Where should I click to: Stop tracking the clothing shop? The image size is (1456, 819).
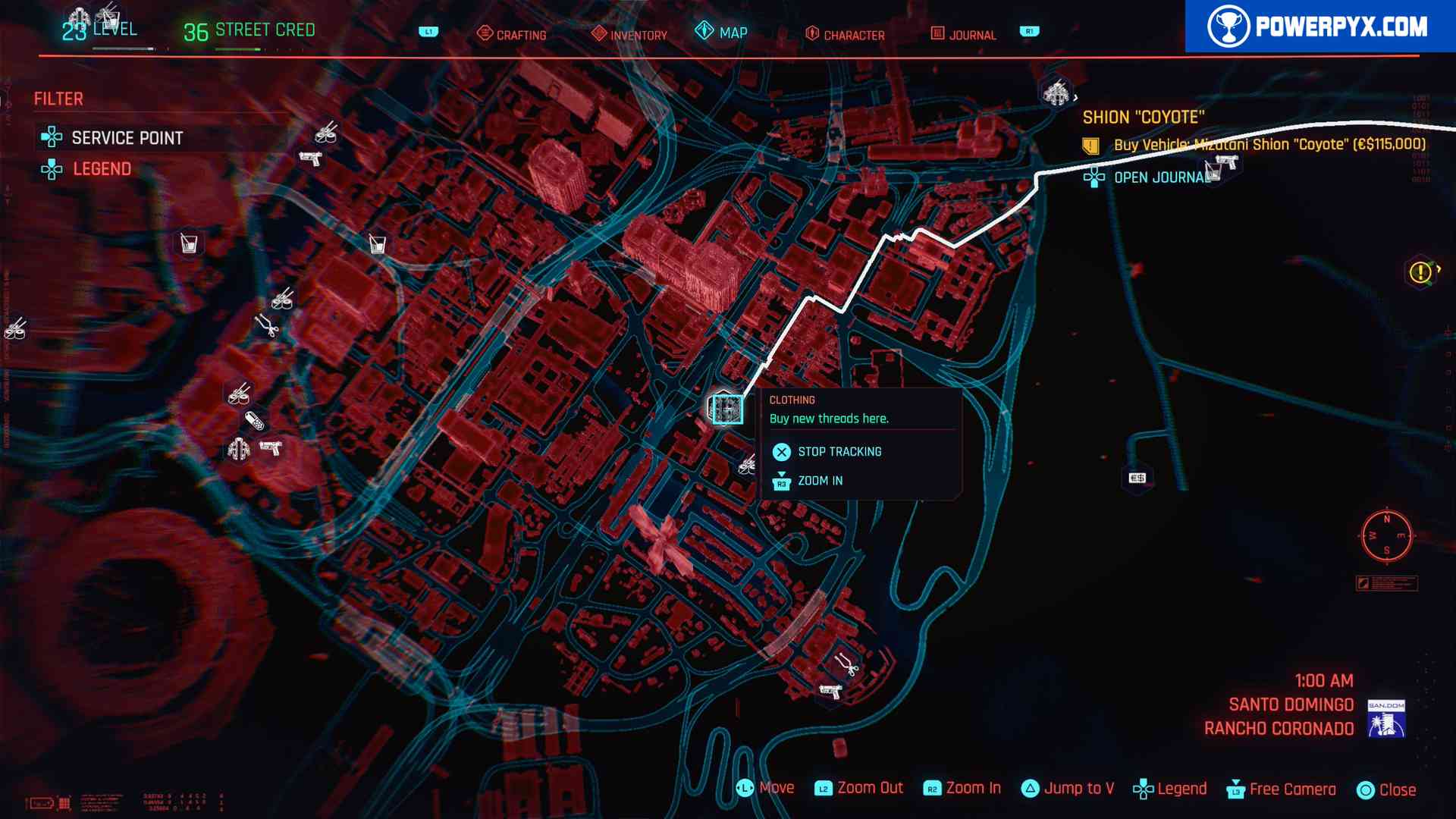pyautogui.click(x=839, y=452)
